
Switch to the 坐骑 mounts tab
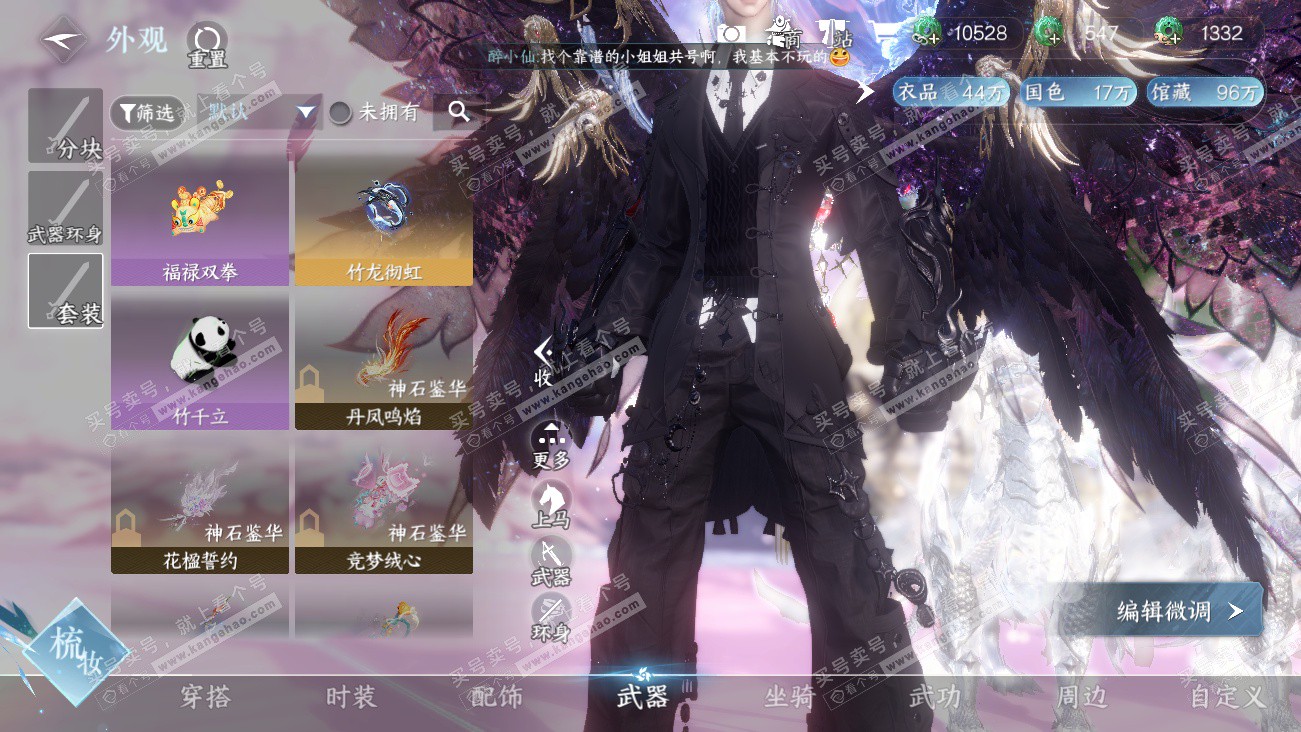click(789, 697)
